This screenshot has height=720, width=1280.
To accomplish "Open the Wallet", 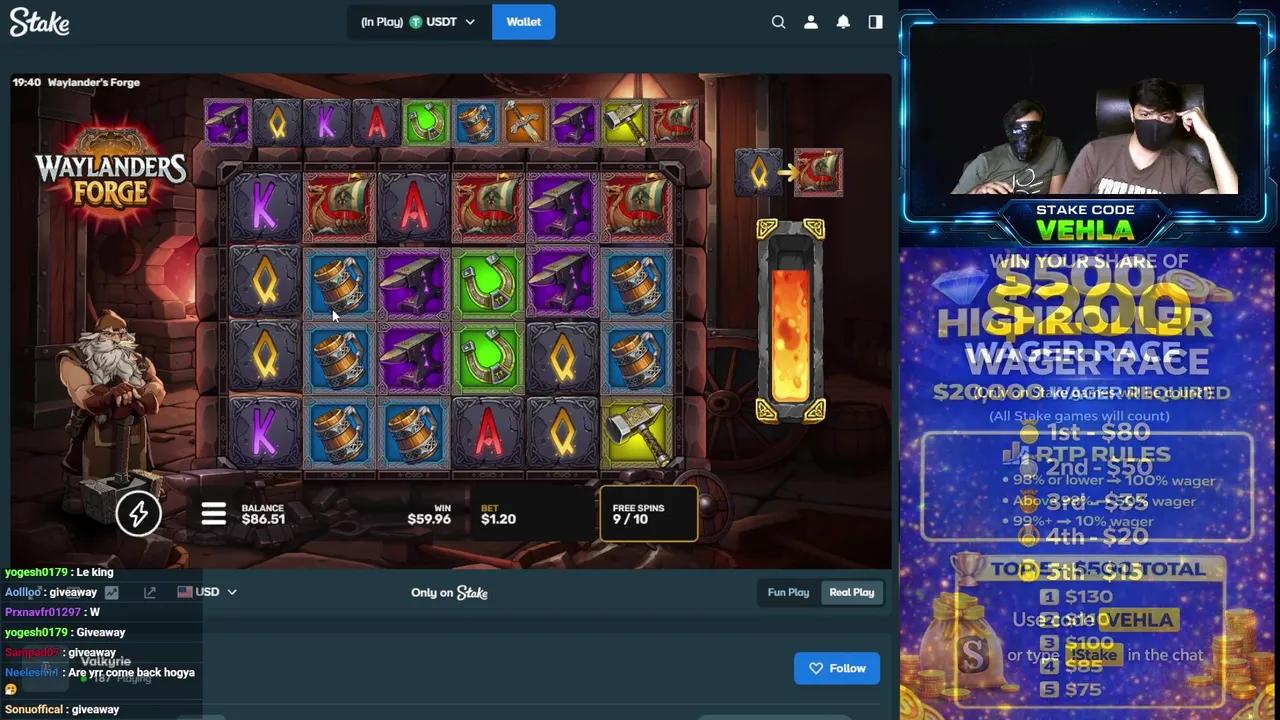I will pyautogui.click(x=523, y=21).
